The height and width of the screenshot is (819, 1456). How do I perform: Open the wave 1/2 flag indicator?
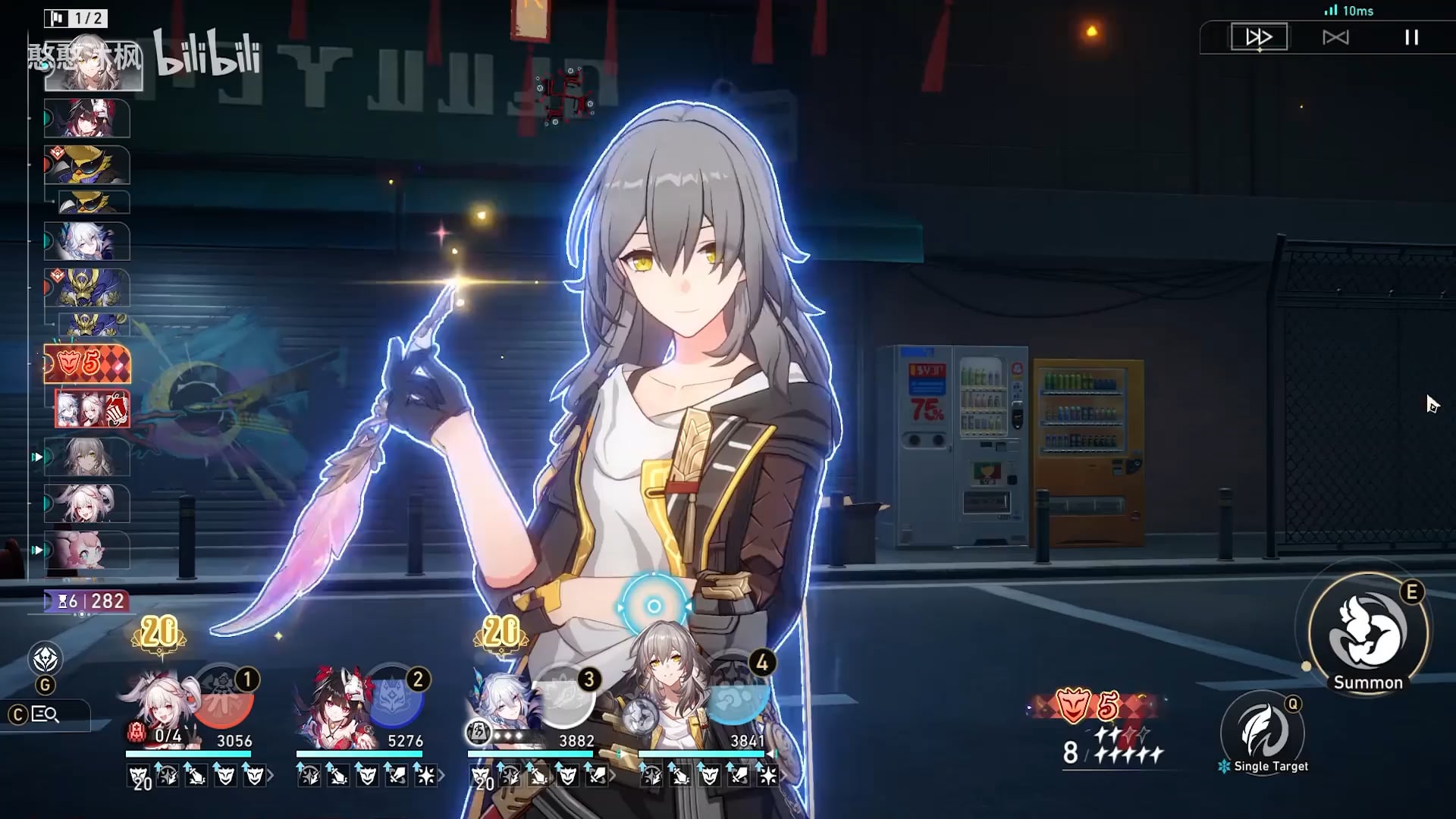point(76,18)
